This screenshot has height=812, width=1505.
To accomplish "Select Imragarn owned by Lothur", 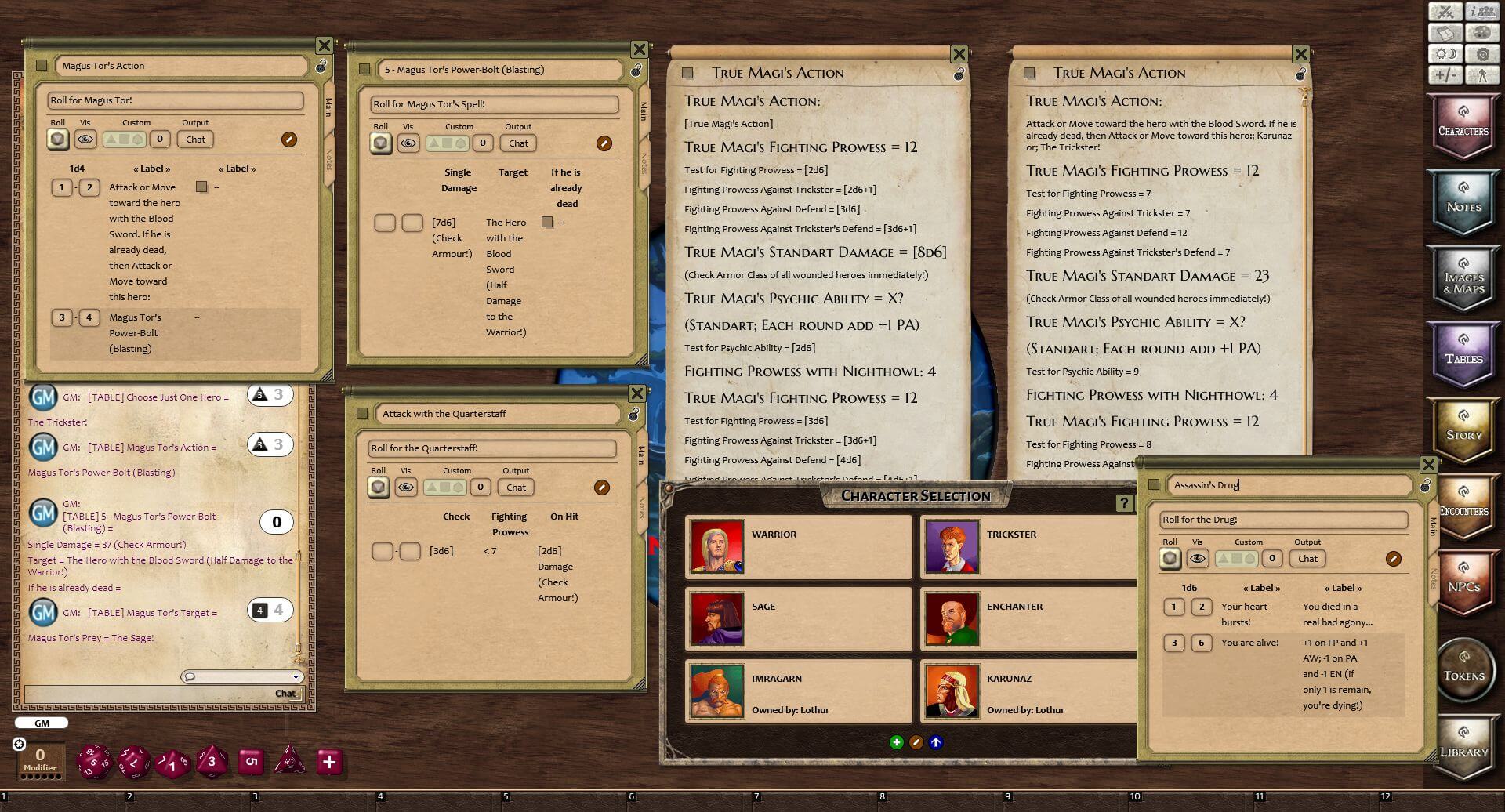I will [797, 691].
